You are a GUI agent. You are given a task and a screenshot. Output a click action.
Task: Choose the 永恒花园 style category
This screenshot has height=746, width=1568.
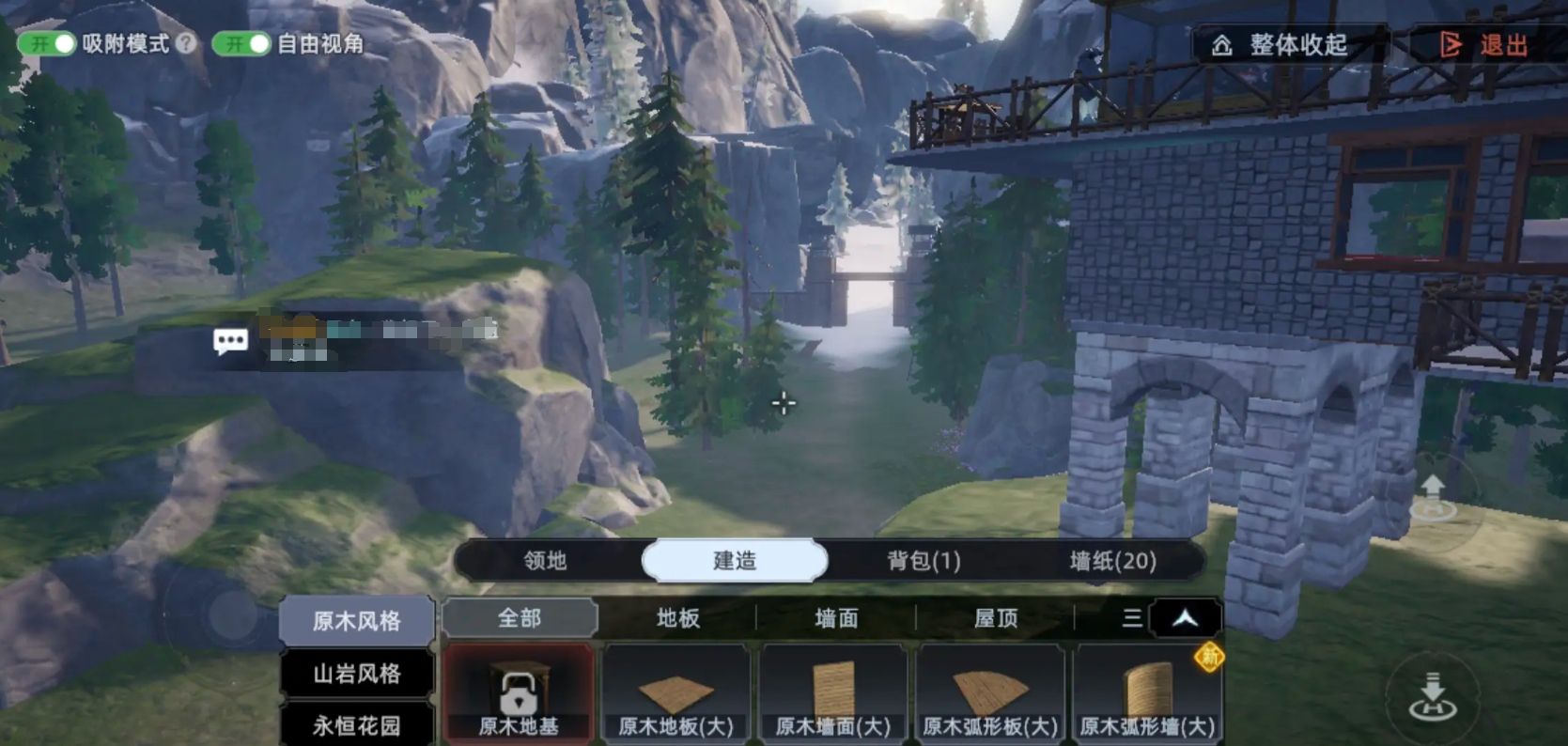357,725
